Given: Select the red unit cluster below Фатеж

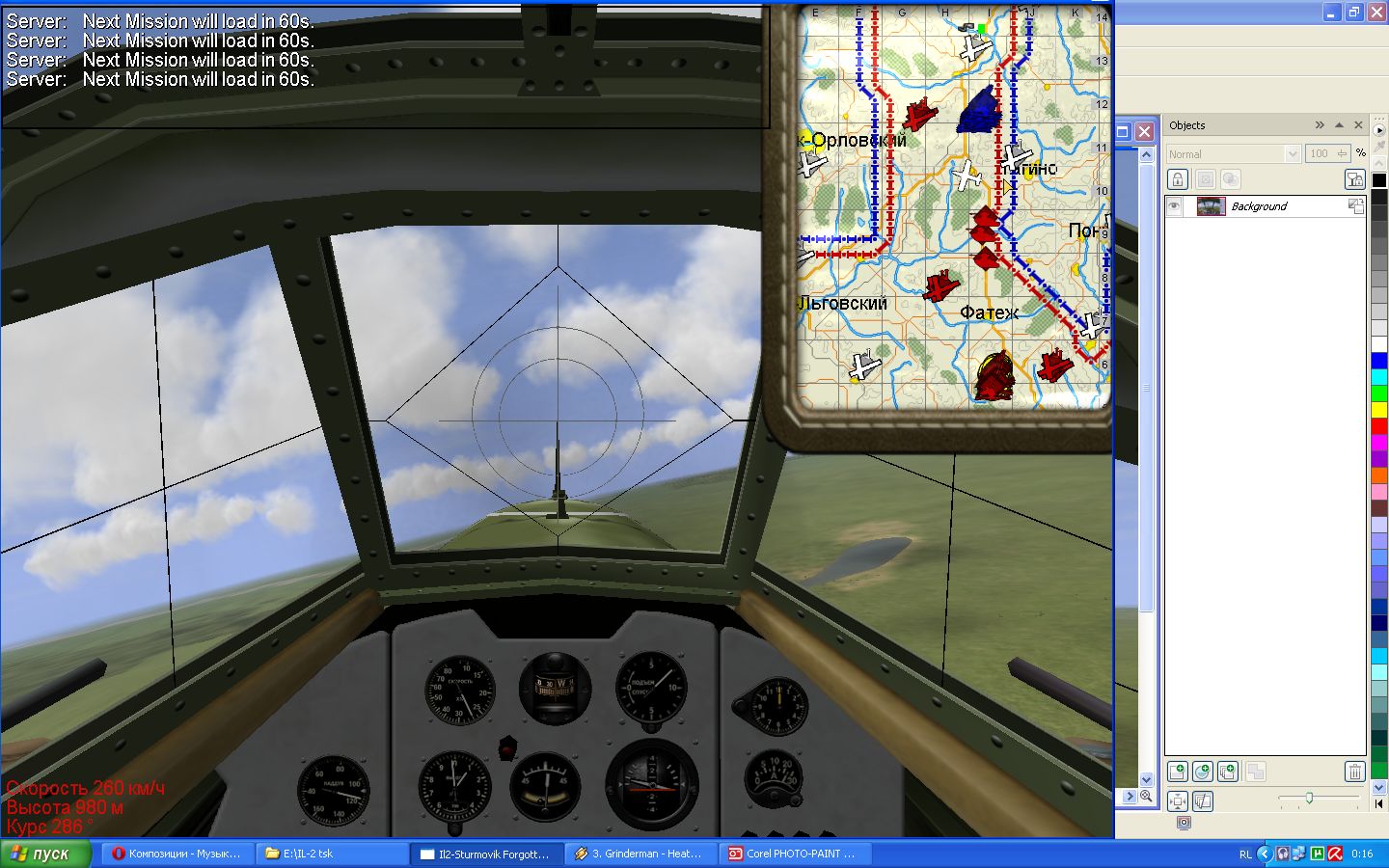Looking at the screenshot, I should tap(994, 375).
